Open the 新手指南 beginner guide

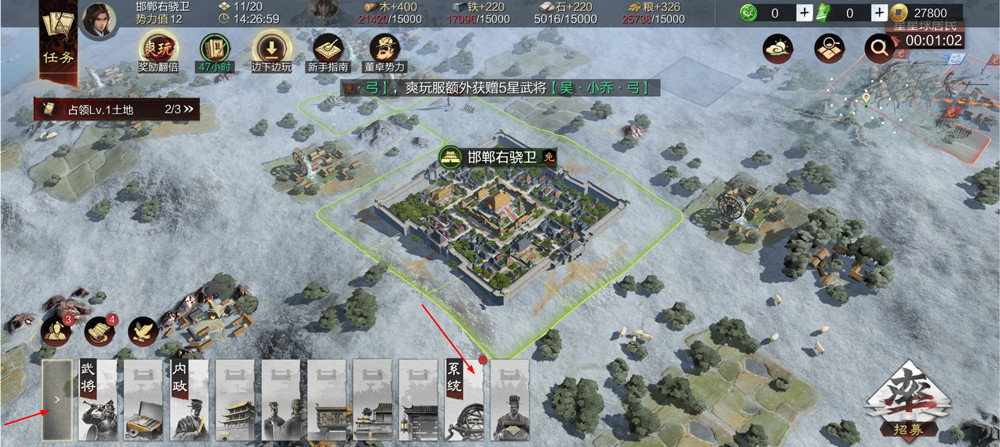[329, 48]
